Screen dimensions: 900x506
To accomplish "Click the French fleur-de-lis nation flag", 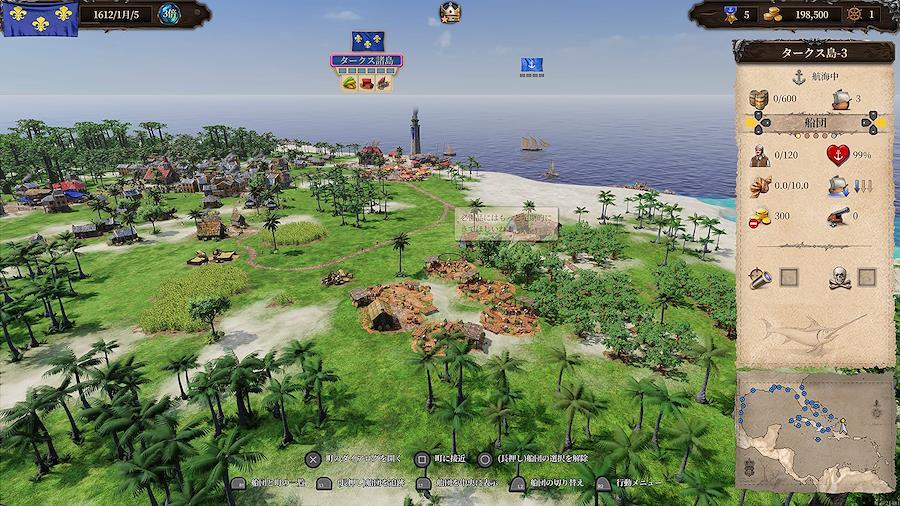I will coord(40,16).
